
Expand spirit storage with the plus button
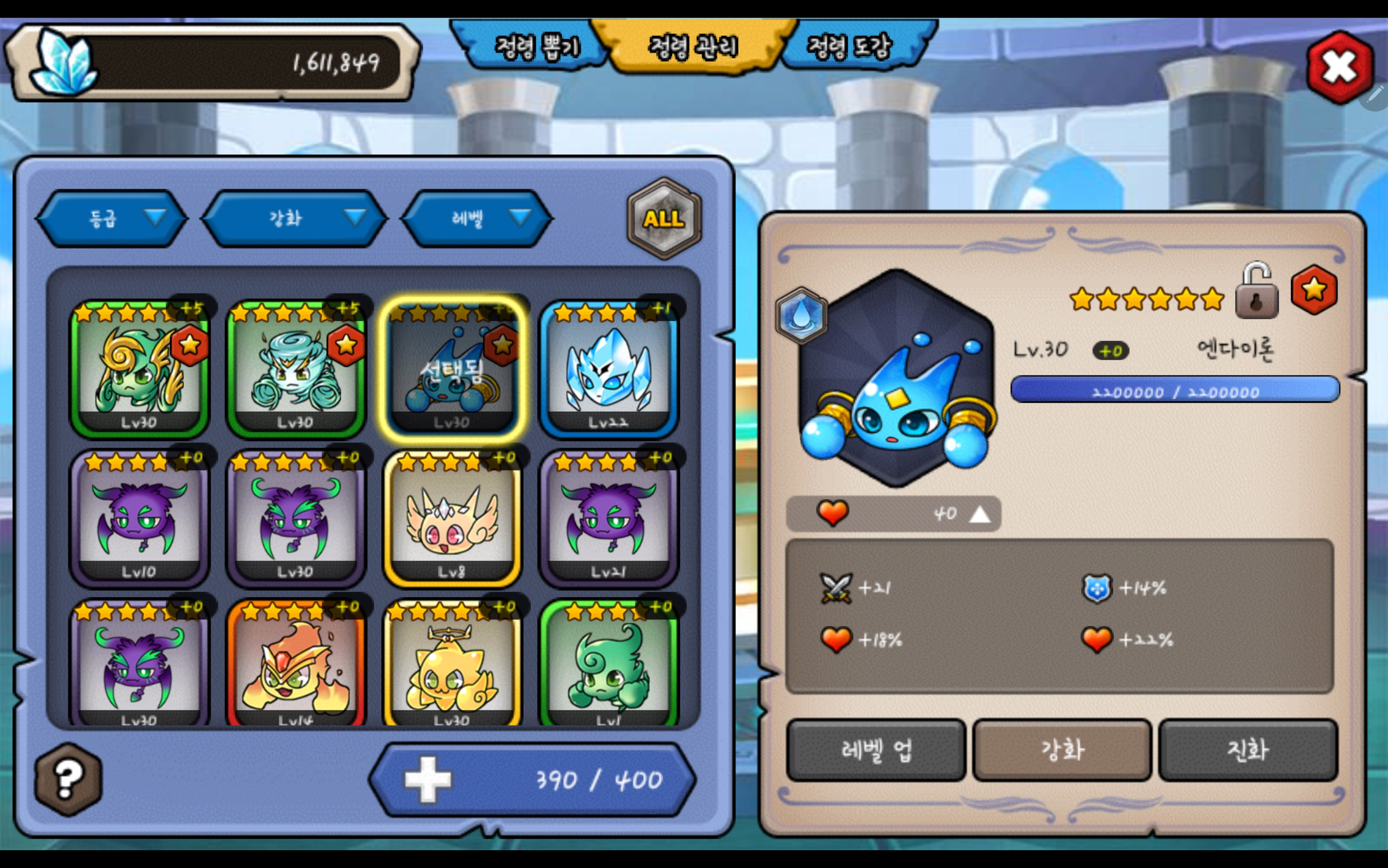428,779
